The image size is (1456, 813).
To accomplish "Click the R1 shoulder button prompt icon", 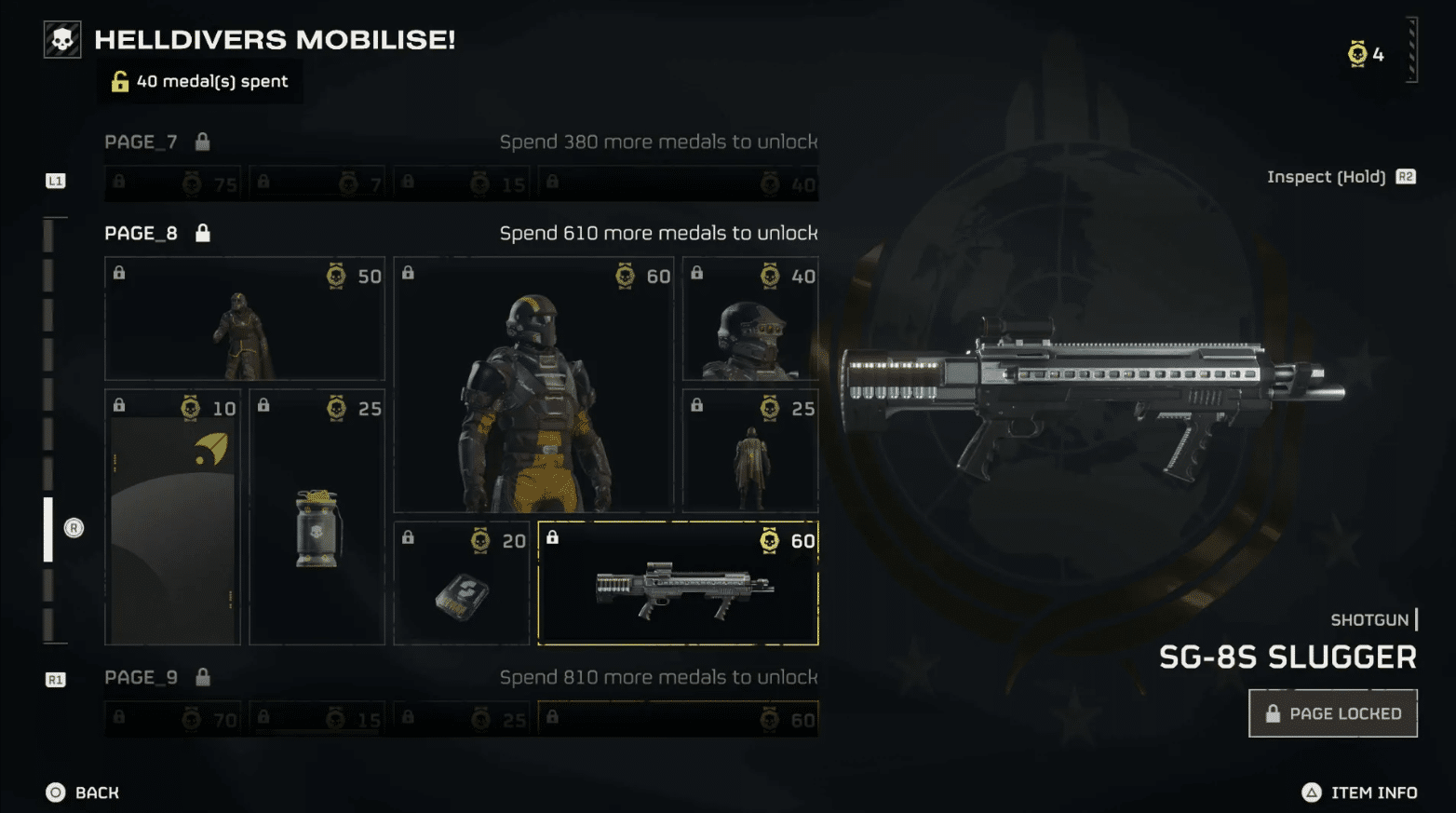I will (x=56, y=680).
